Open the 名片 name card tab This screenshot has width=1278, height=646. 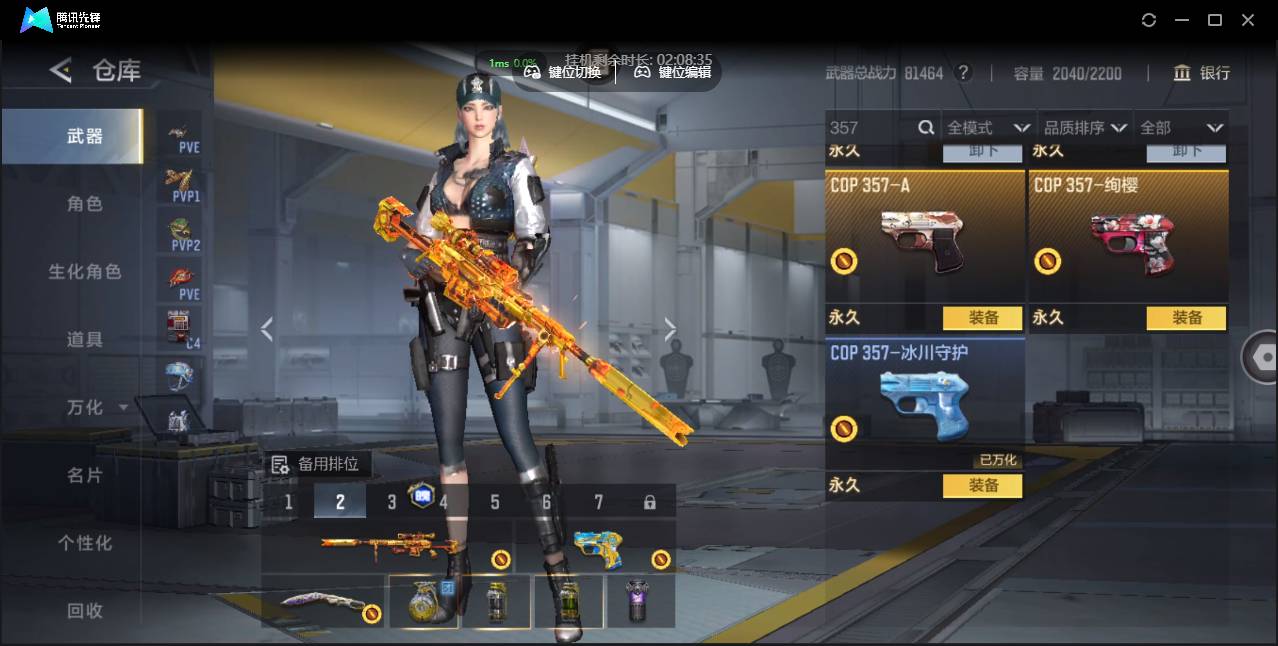point(85,475)
